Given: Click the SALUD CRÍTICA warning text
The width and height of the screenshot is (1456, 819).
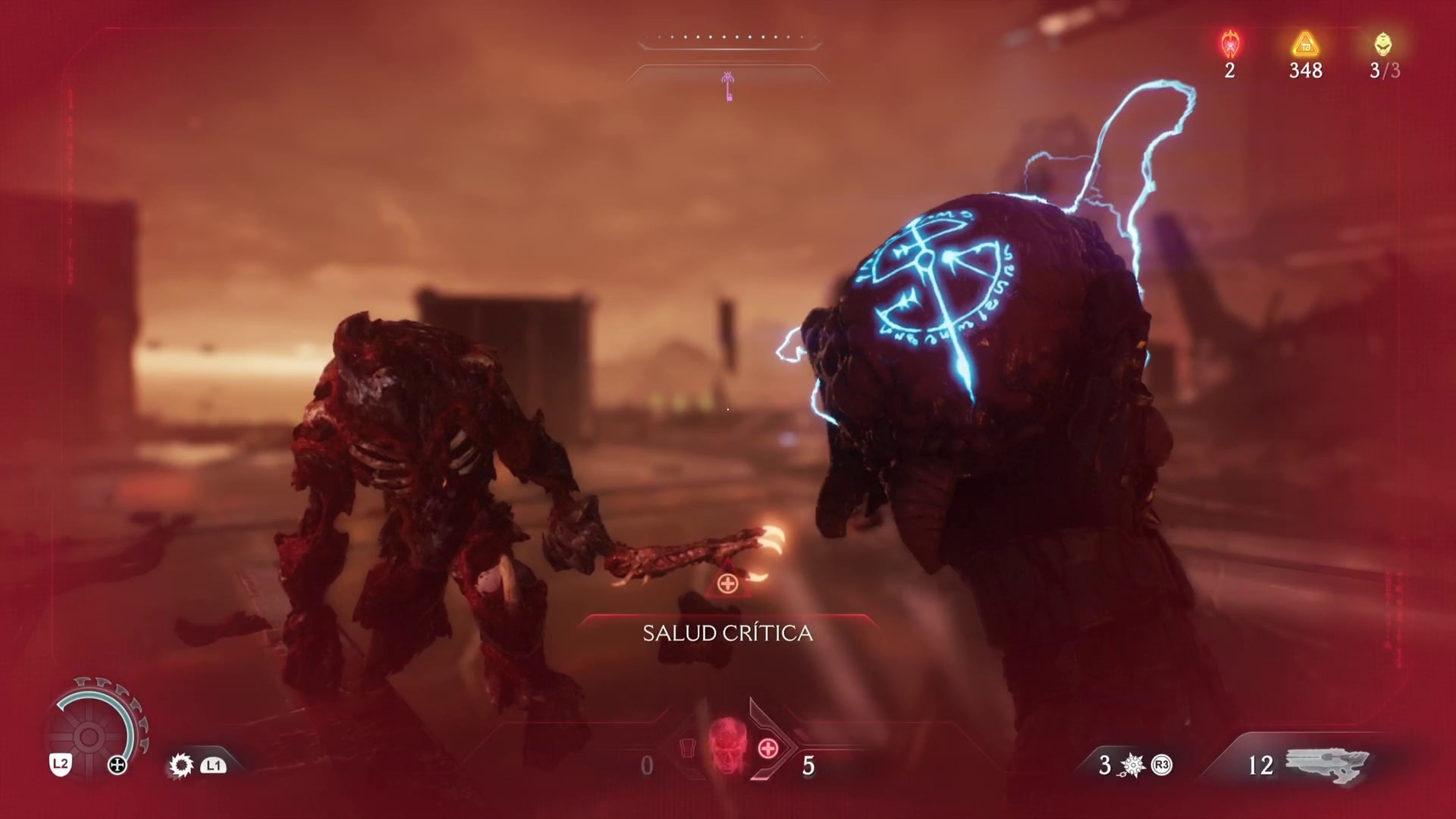Looking at the screenshot, I should (x=728, y=634).
